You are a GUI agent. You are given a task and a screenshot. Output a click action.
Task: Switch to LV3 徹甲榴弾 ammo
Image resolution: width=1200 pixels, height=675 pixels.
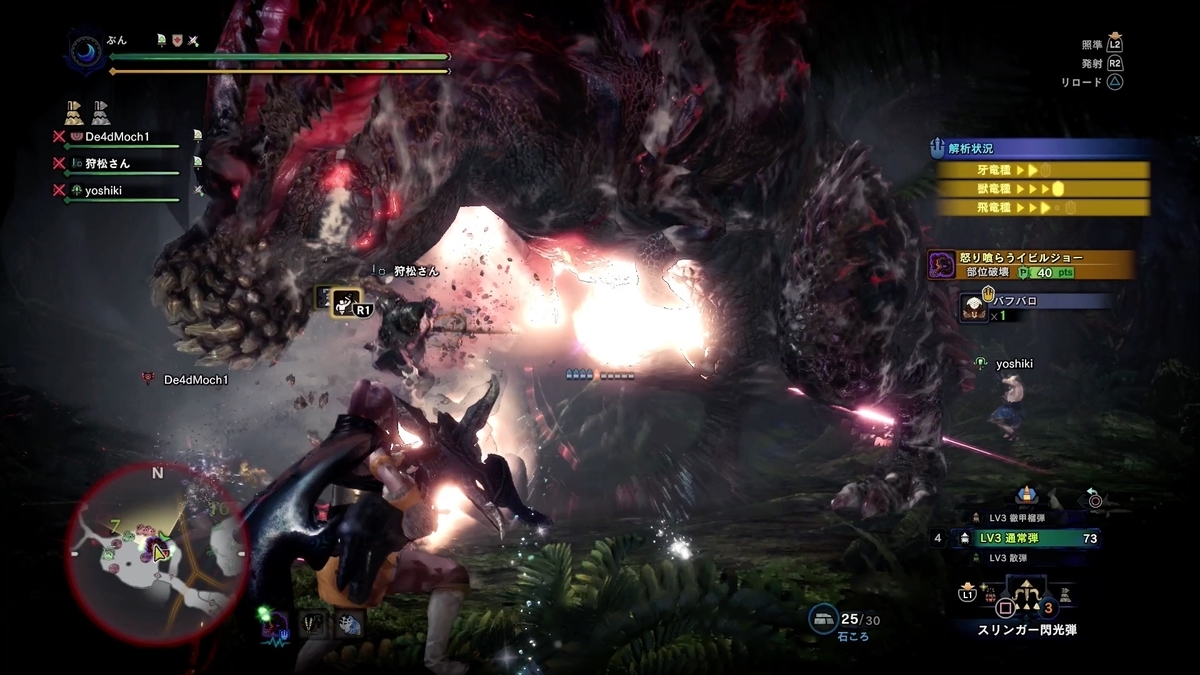point(1023,518)
